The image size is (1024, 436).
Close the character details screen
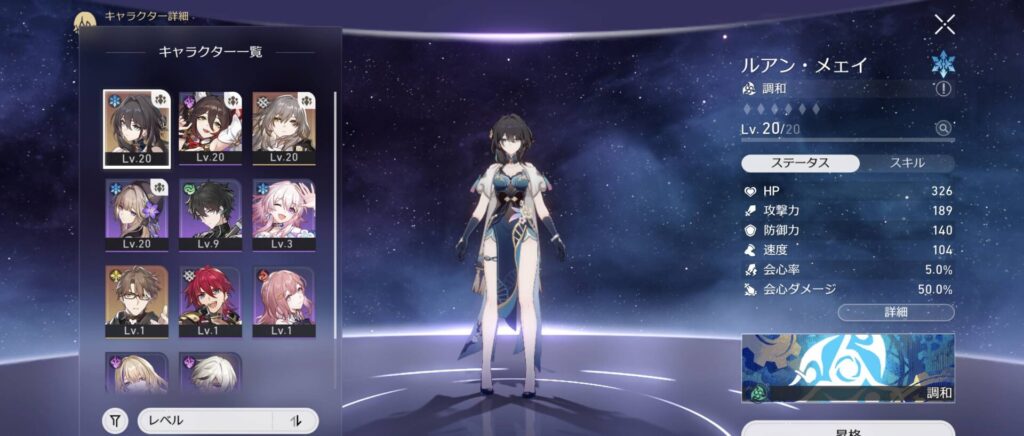[x=944, y=25]
